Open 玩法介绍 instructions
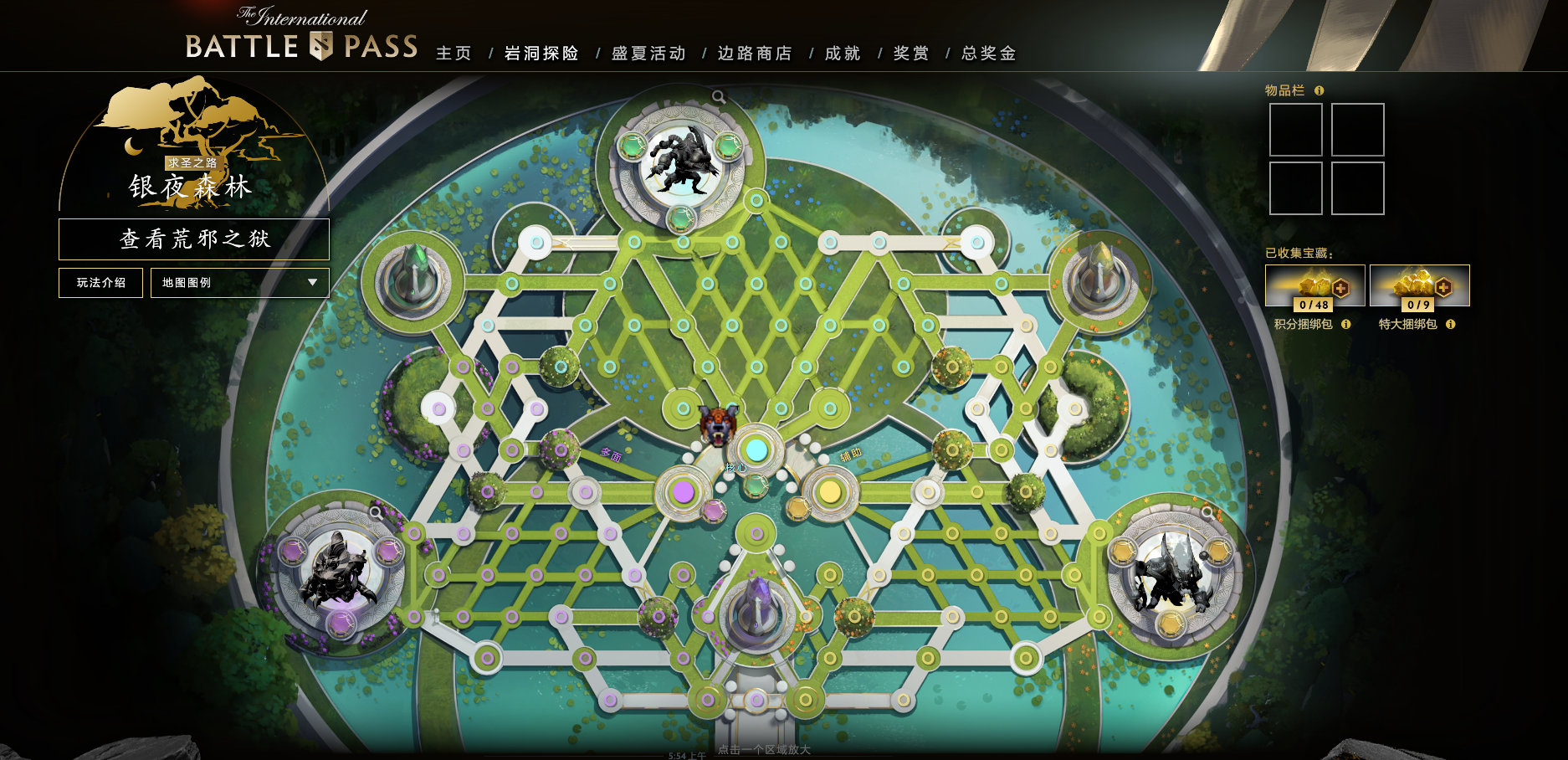 100,283
